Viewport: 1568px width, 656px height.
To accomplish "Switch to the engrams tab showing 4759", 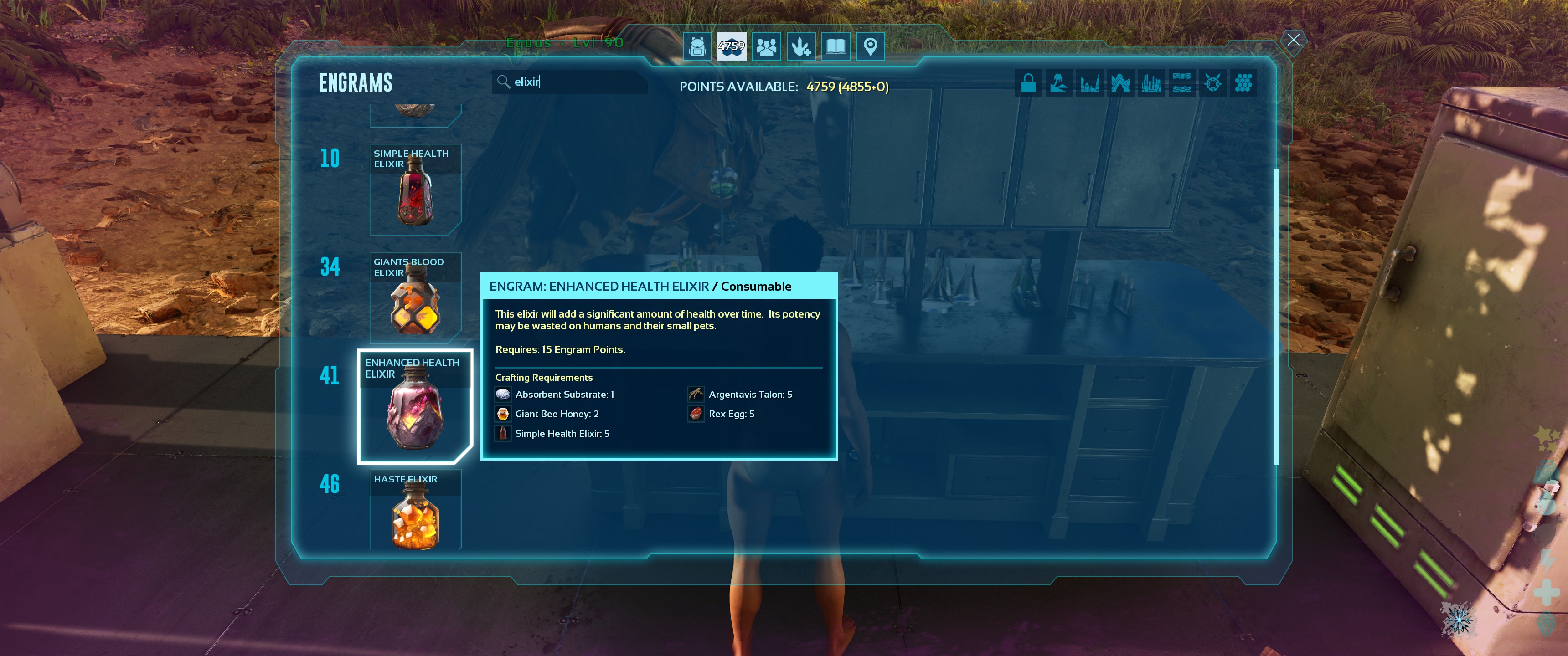I will click(x=731, y=46).
